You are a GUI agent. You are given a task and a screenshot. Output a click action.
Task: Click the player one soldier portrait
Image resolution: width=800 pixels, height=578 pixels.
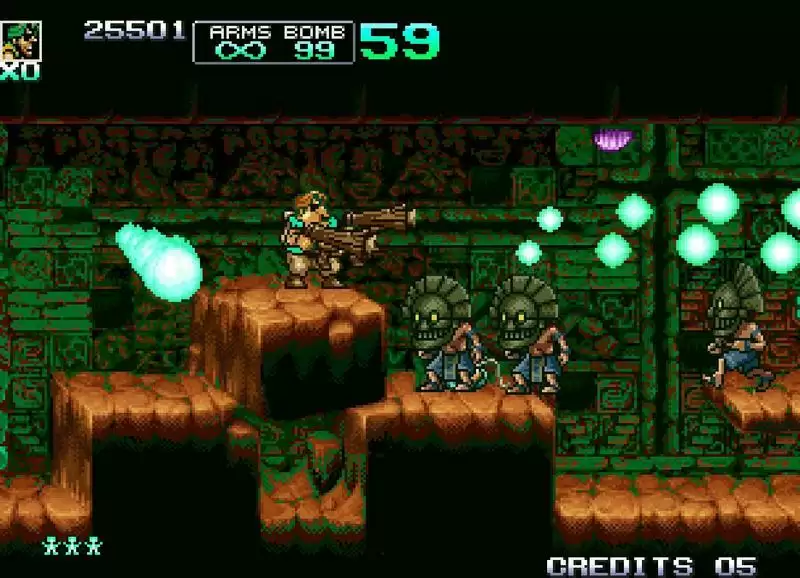[x=20, y=40]
